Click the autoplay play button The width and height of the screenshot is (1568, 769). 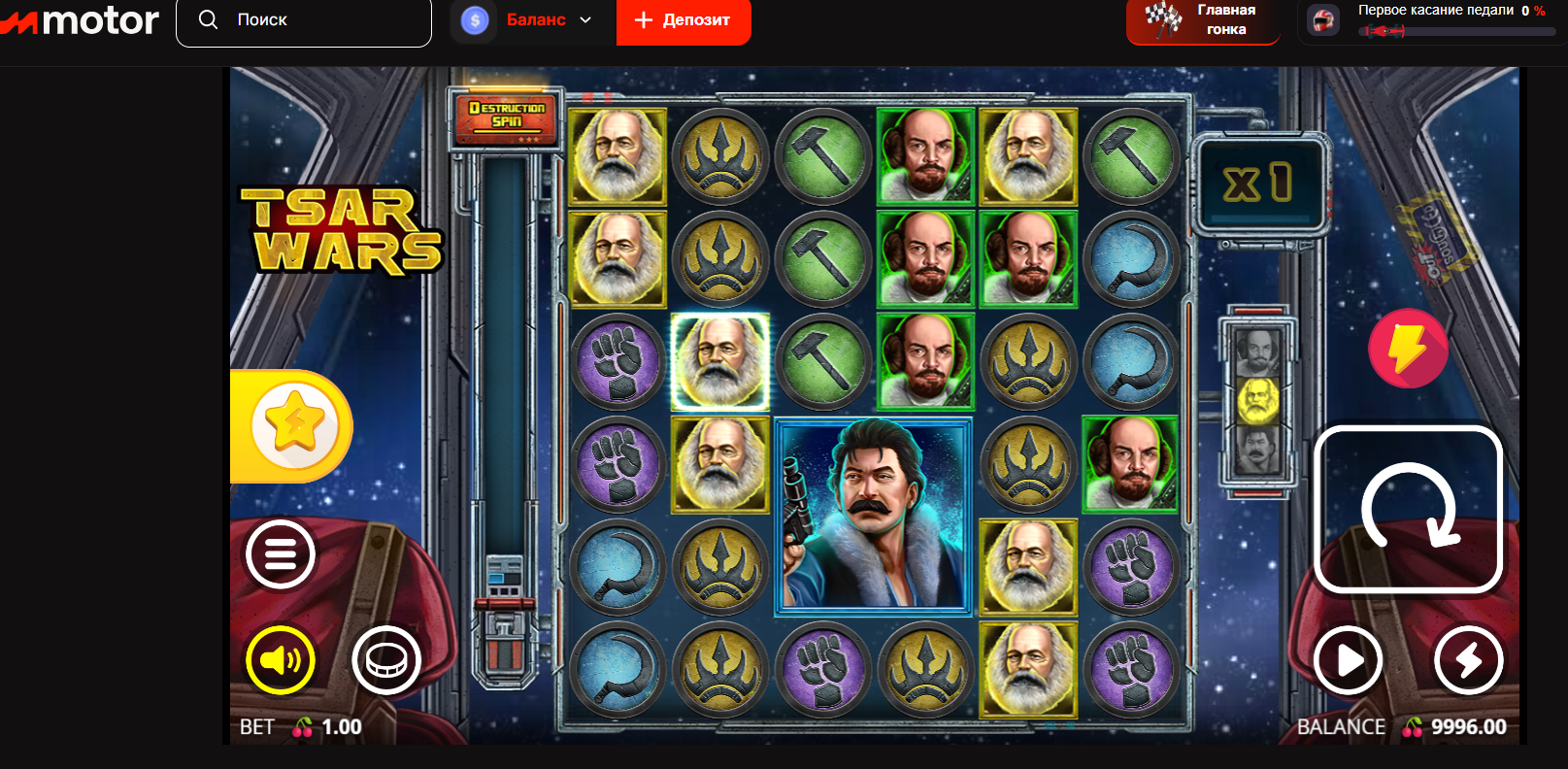[x=1349, y=659]
